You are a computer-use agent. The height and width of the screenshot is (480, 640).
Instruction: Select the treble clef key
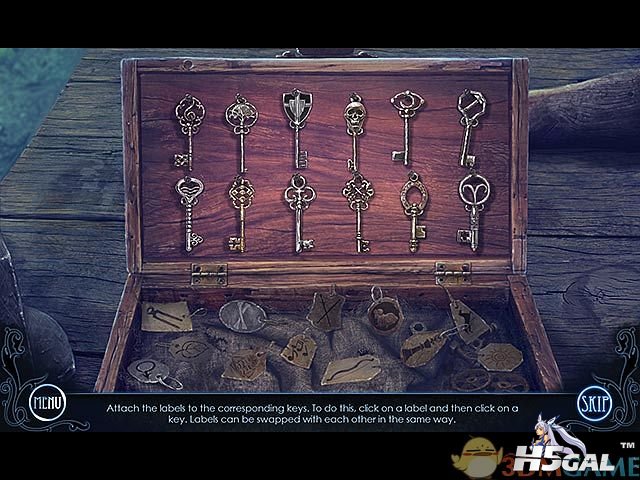click(185, 130)
